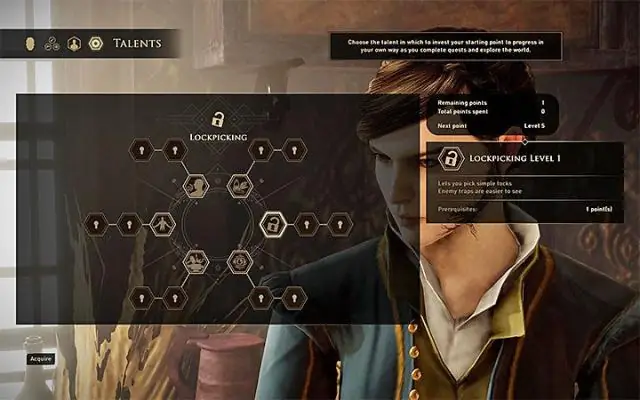Open the oval fingerprint tab

point(30,43)
